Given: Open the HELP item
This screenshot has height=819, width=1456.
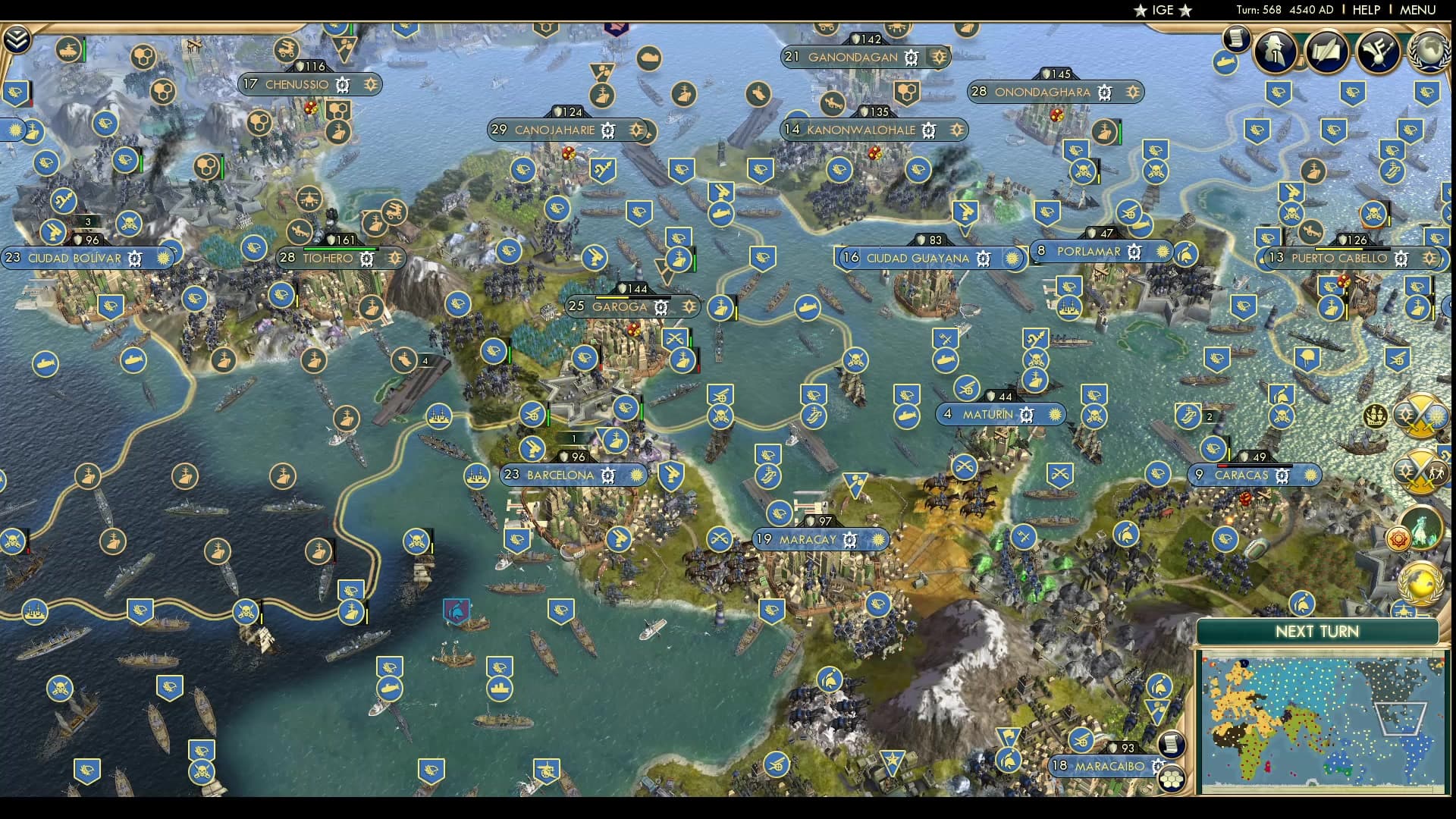Looking at the screenshot, I should coord(1367,10).
